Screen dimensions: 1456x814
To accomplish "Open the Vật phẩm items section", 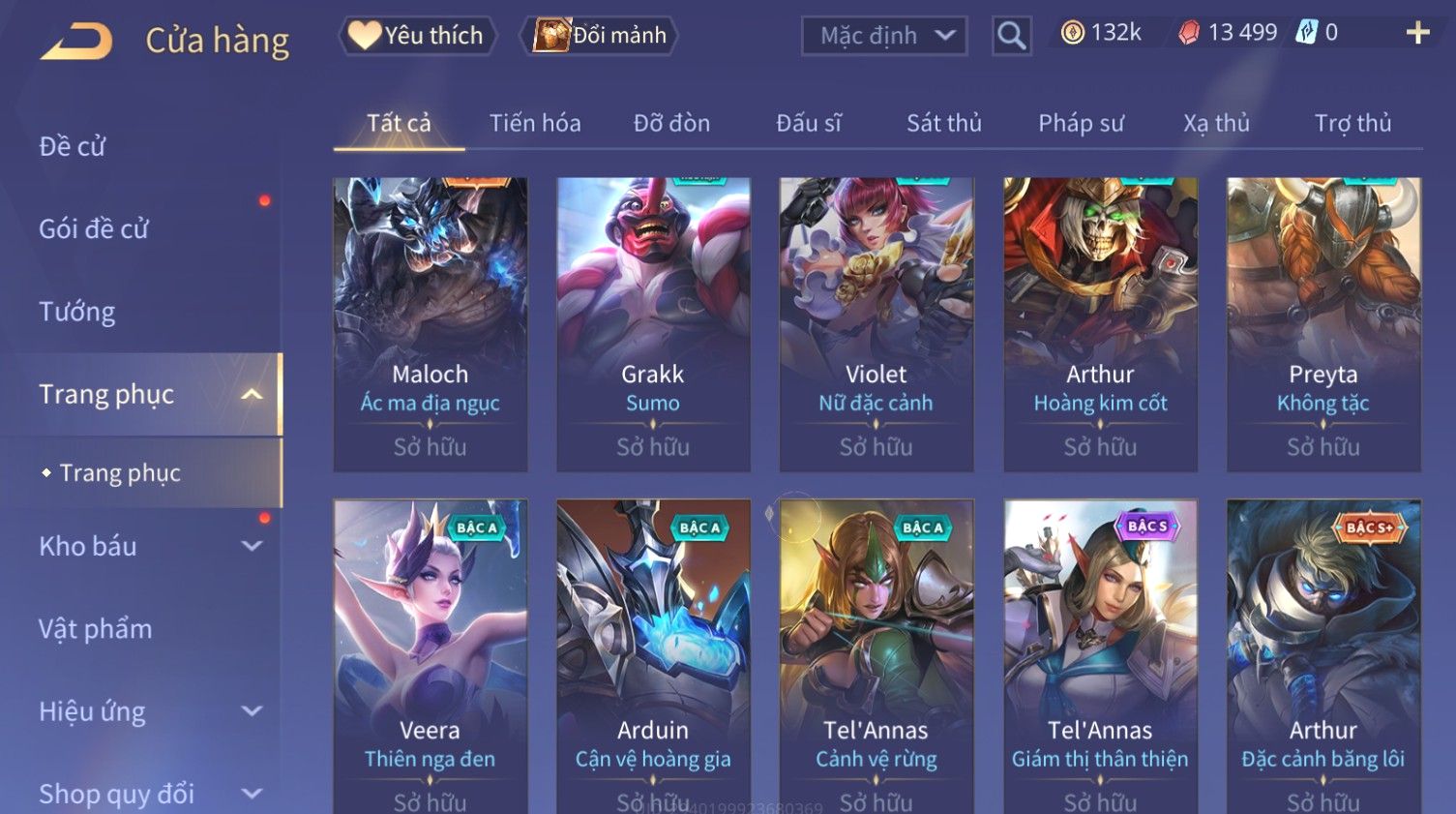I will pyautogui.click(x=96, y=629).
